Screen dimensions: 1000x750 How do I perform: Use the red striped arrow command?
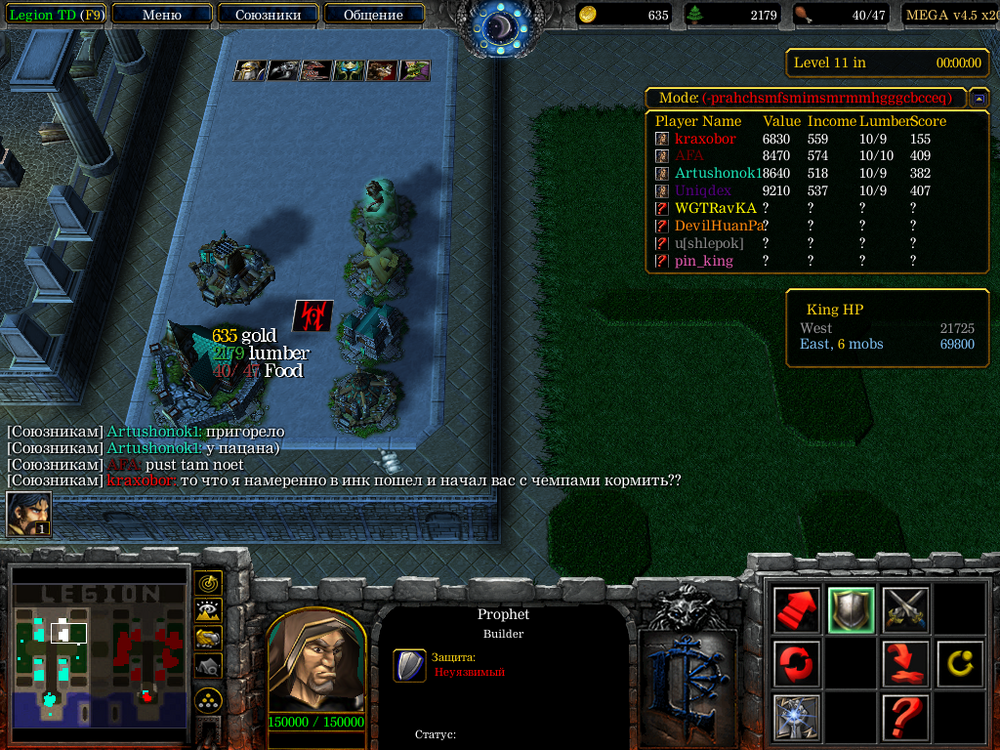pyautogui.click(x=796, y=609)
